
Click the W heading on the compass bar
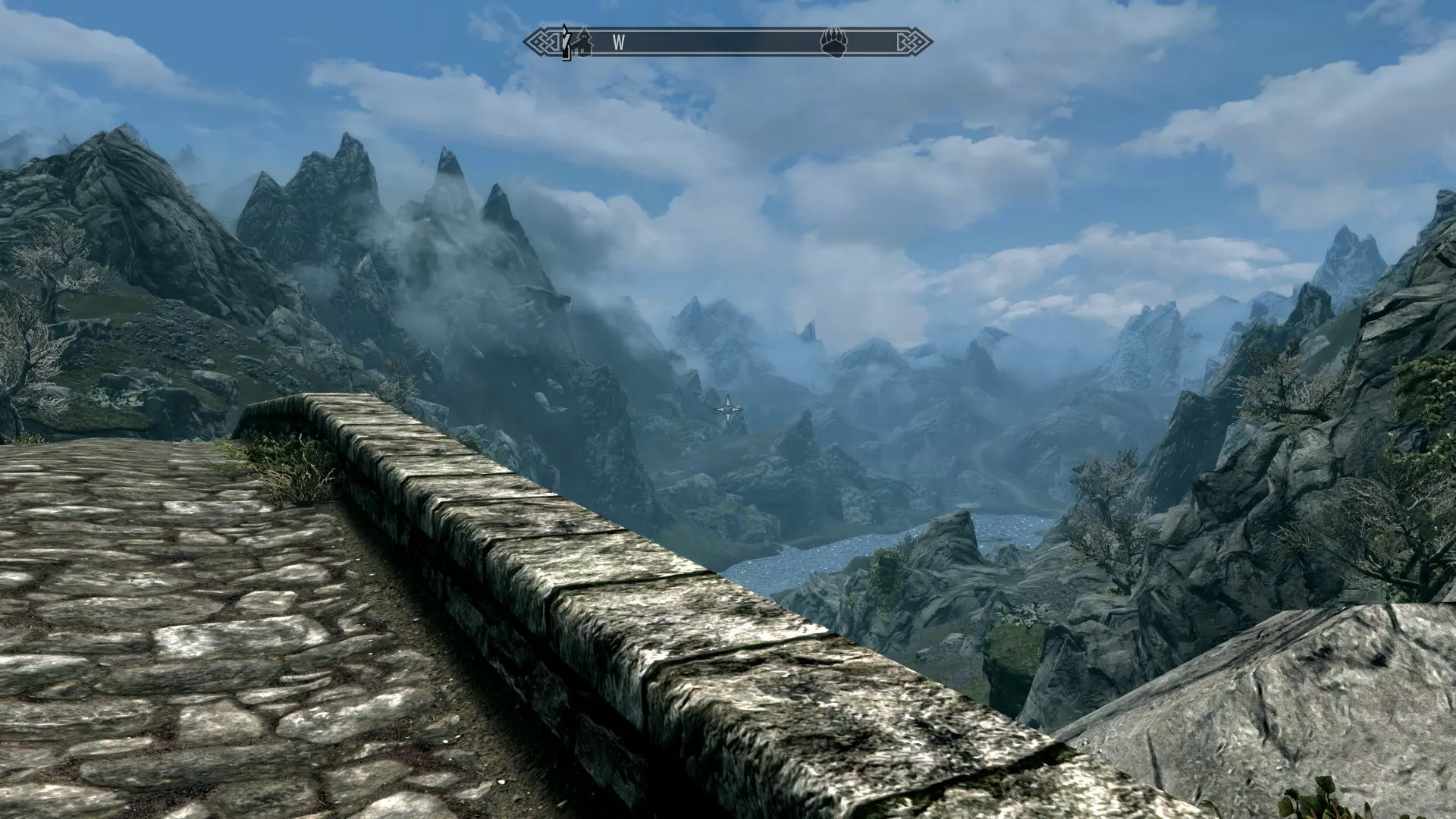[619, 43]
